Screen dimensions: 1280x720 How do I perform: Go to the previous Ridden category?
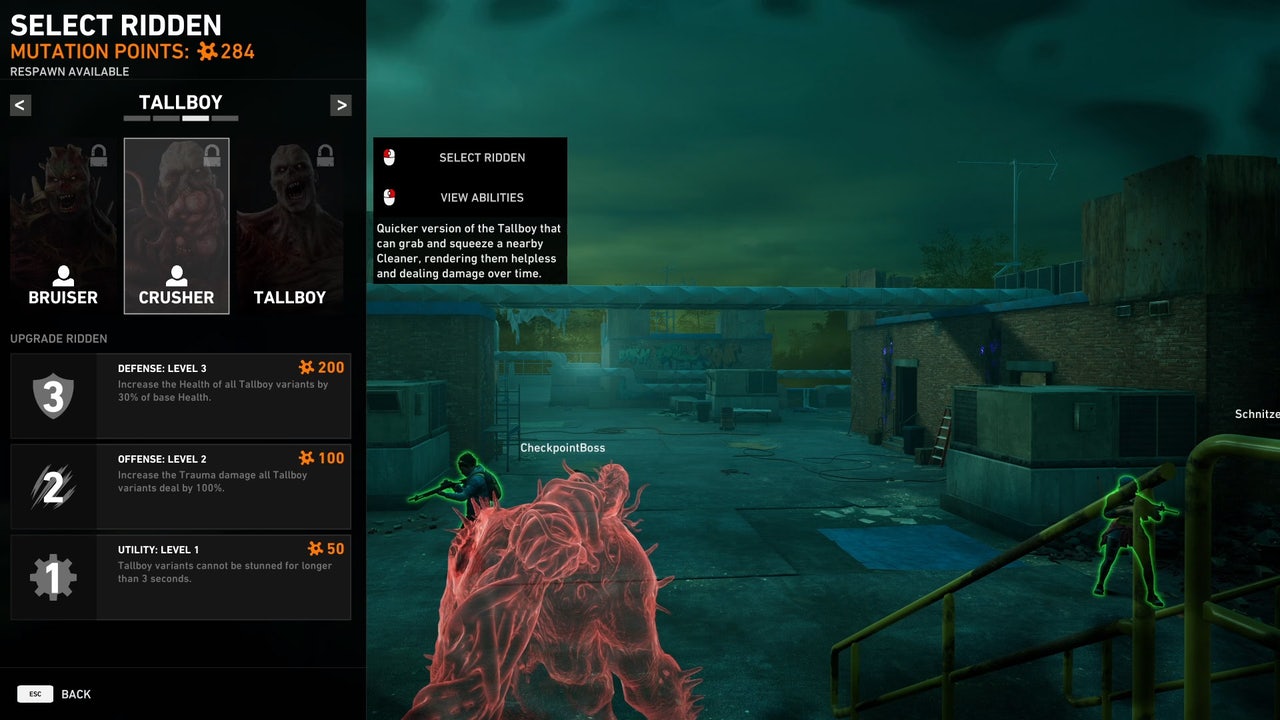coord(21,105)
